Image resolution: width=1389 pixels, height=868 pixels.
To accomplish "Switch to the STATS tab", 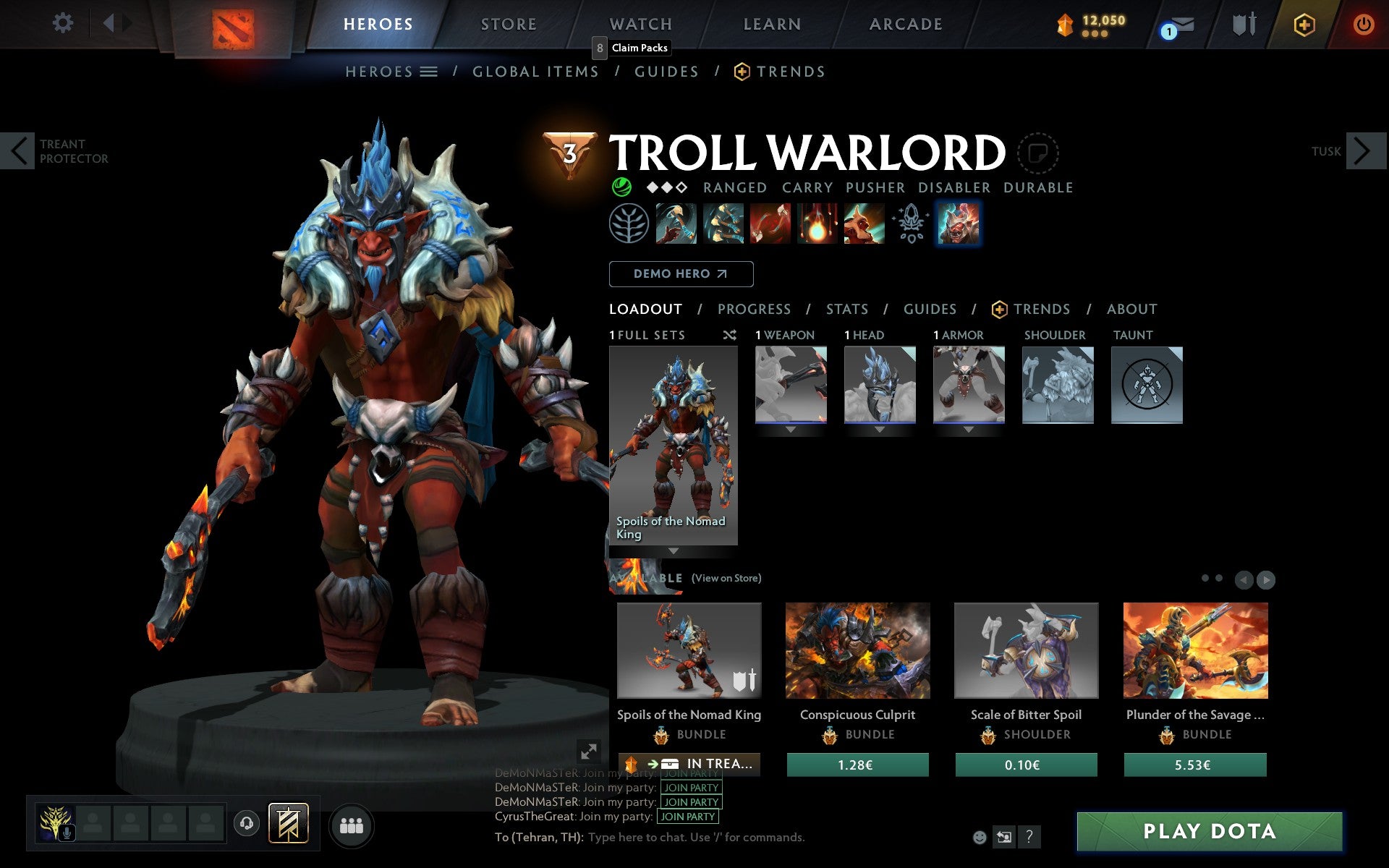I will pyautogui.click(x=846, y=309).
